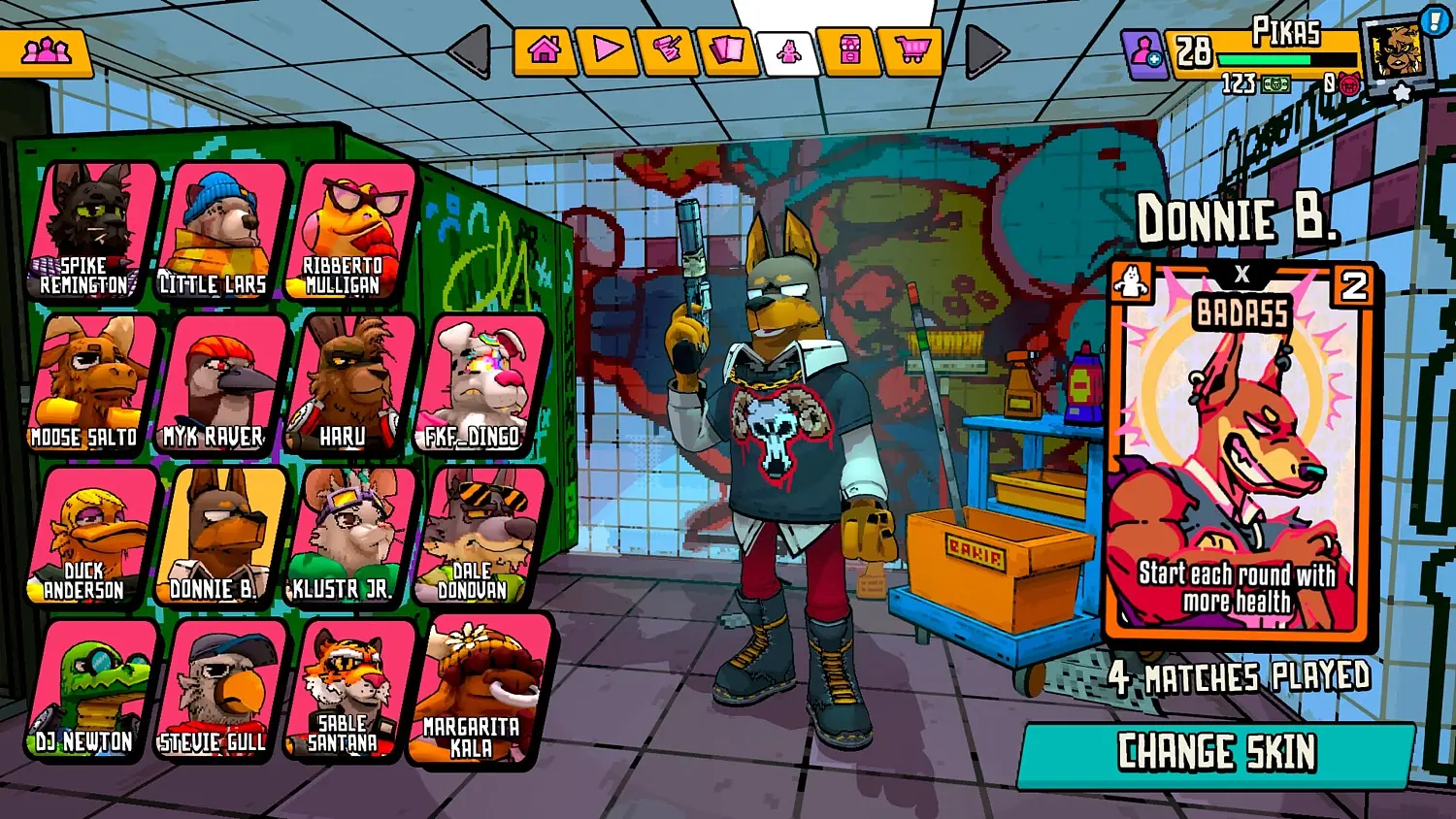This screenshot has width=1456, height=819.
Task: Go to the Home tab
Action: pos(544,50)
